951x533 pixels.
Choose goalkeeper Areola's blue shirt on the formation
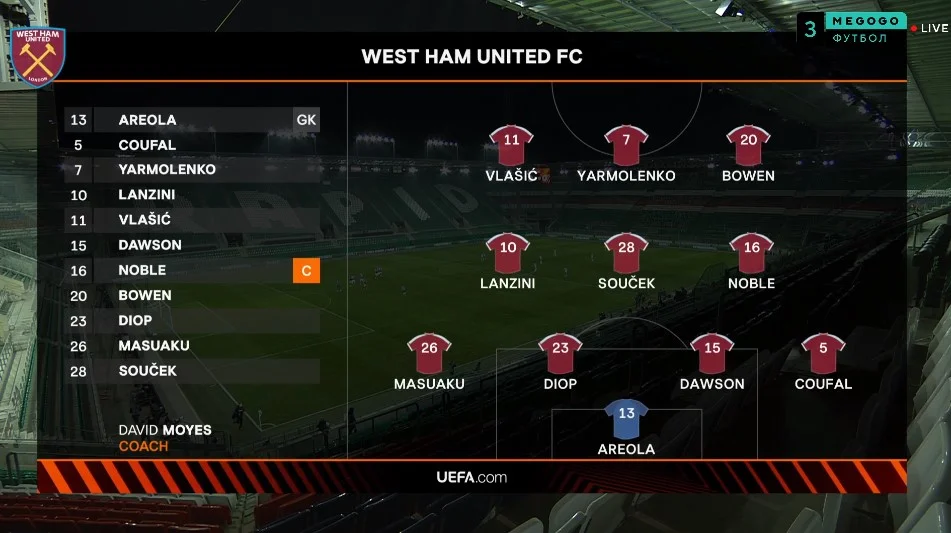[626, 419]
